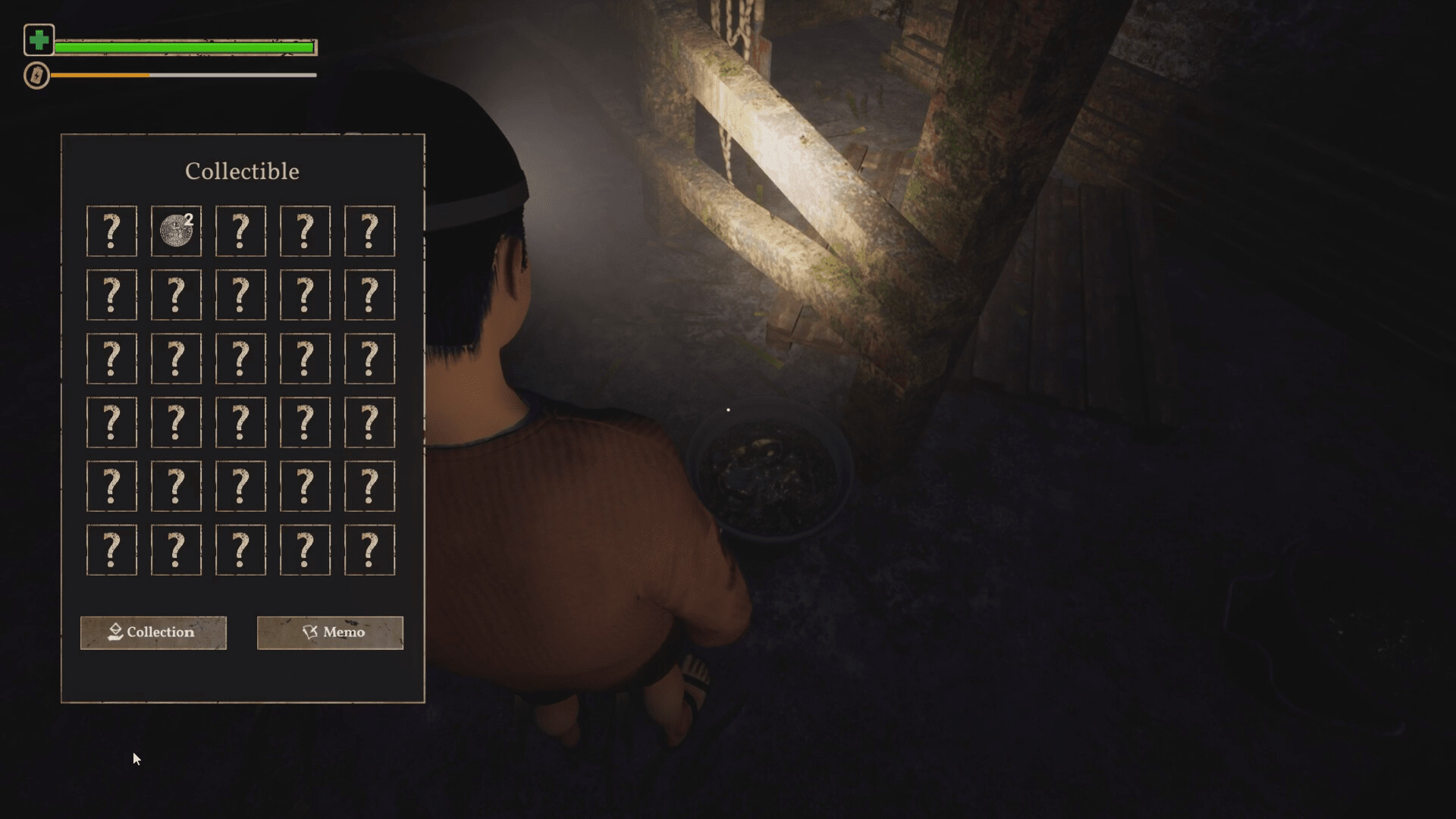The width and height of the screenshot is (1456, 819).
Task: Open the Memo screen
Action: 330,632
